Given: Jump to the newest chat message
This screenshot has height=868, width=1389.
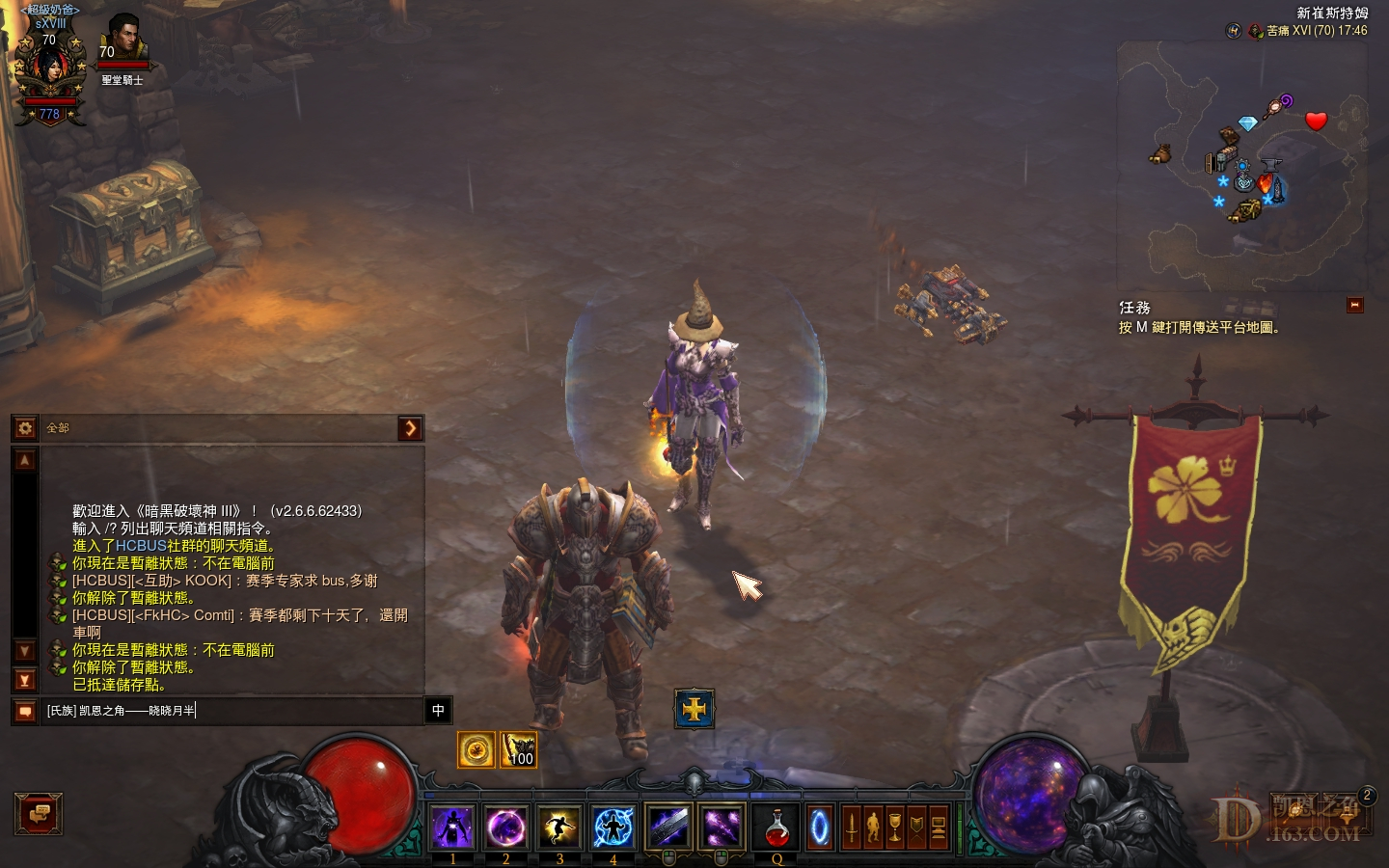Looking at the screenshot, I should 26,680.
